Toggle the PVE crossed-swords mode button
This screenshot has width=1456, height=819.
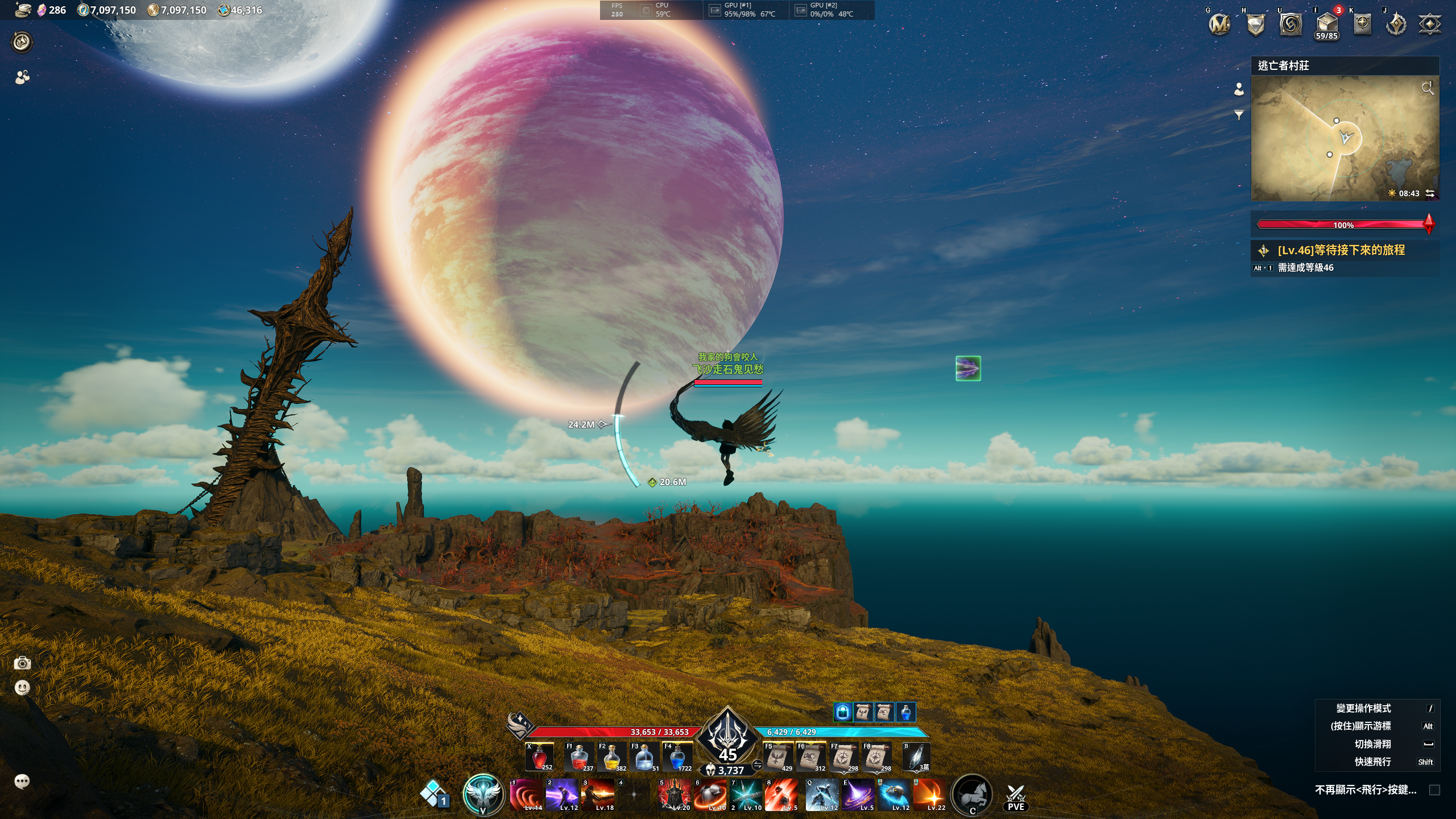(1016, 796)
